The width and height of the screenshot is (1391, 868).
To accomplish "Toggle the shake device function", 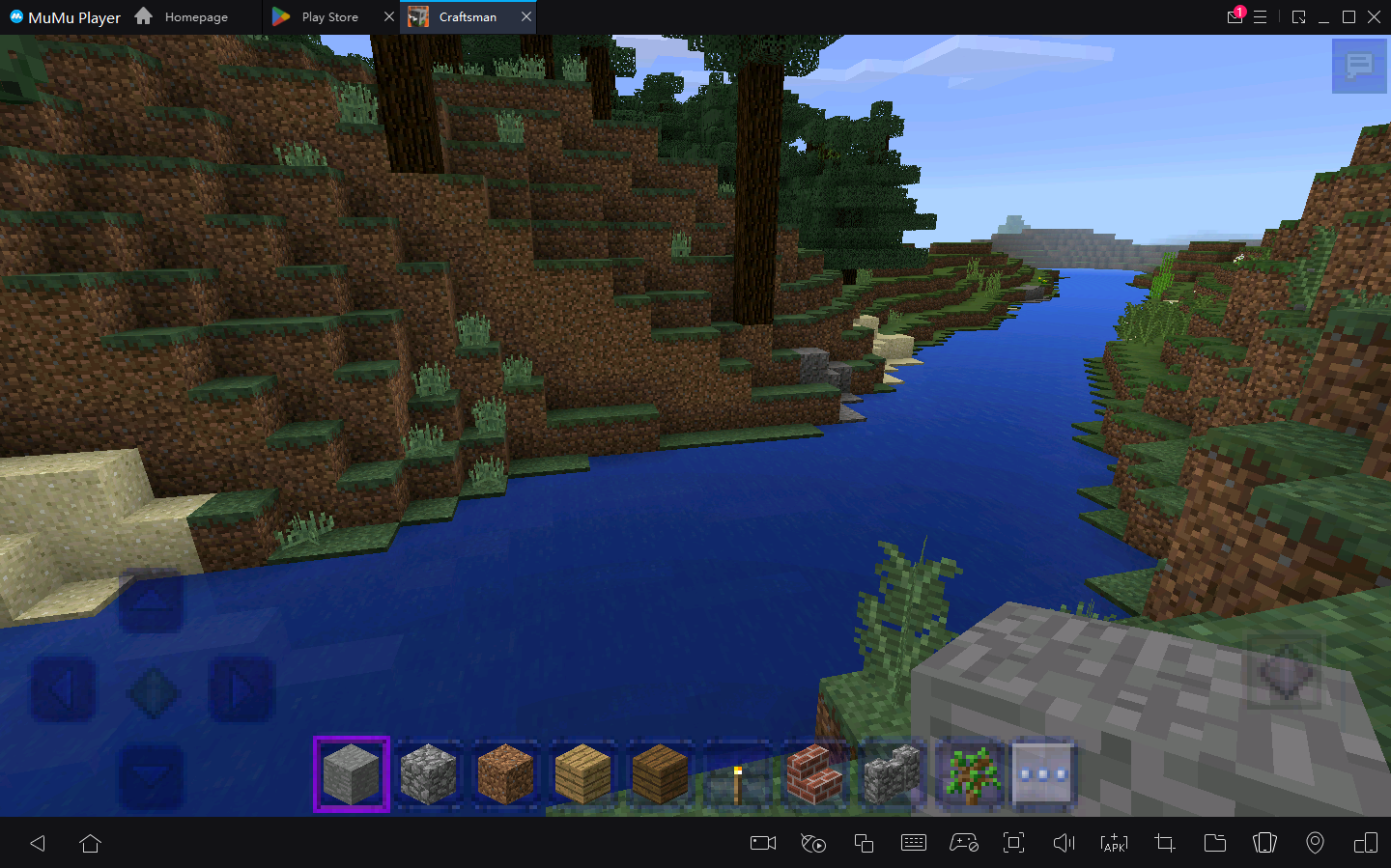I will [x=1264, y=843].
